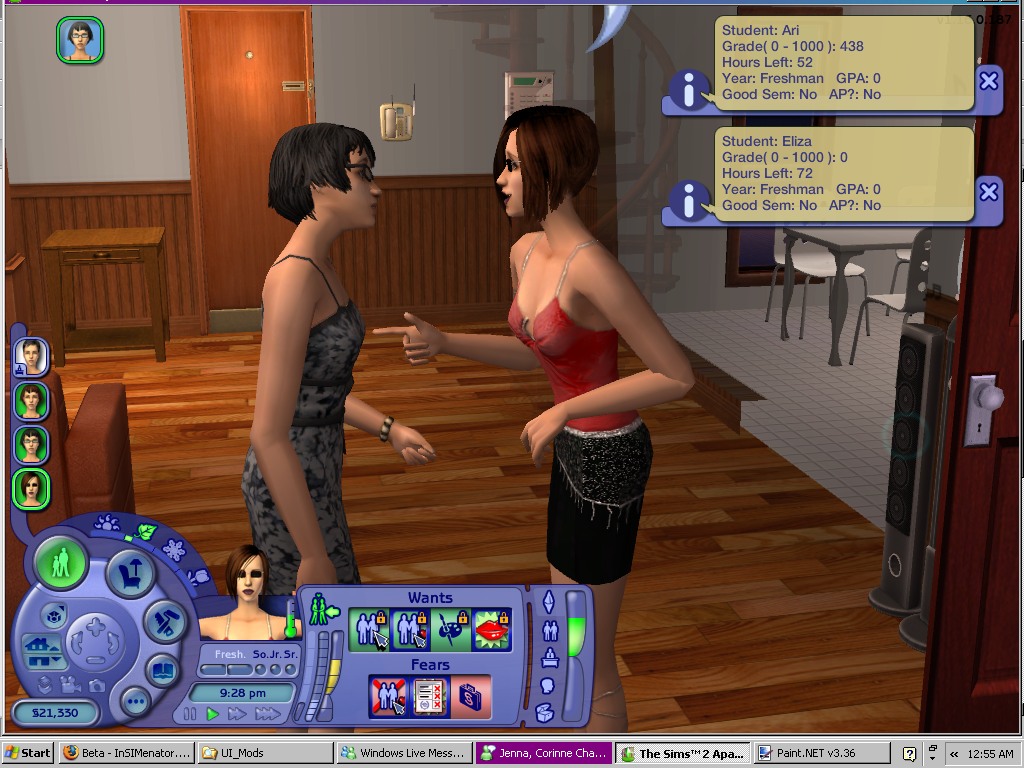Select the paint palette want

coord(451,630)
